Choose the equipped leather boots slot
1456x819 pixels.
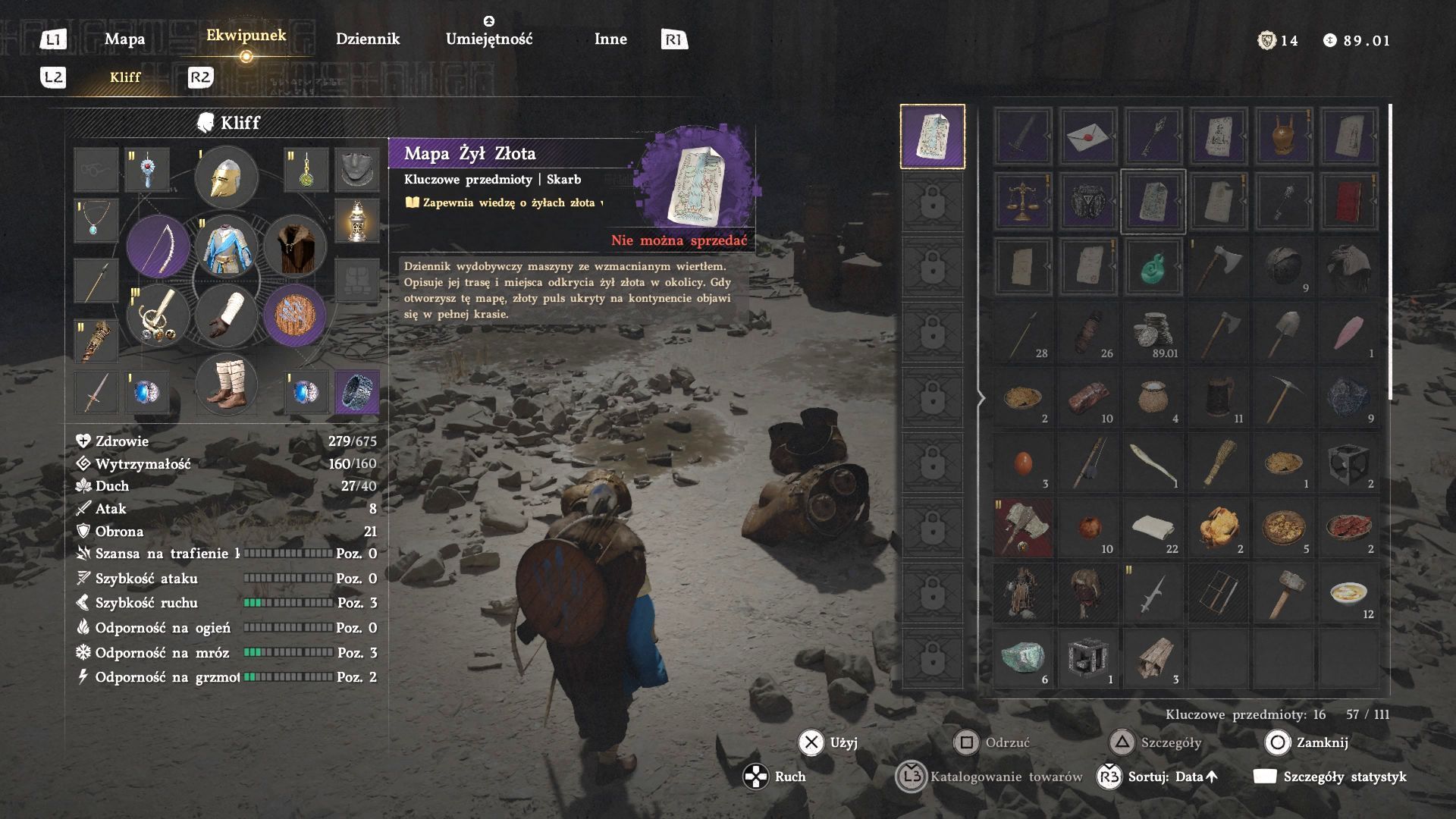click(226, 384)
